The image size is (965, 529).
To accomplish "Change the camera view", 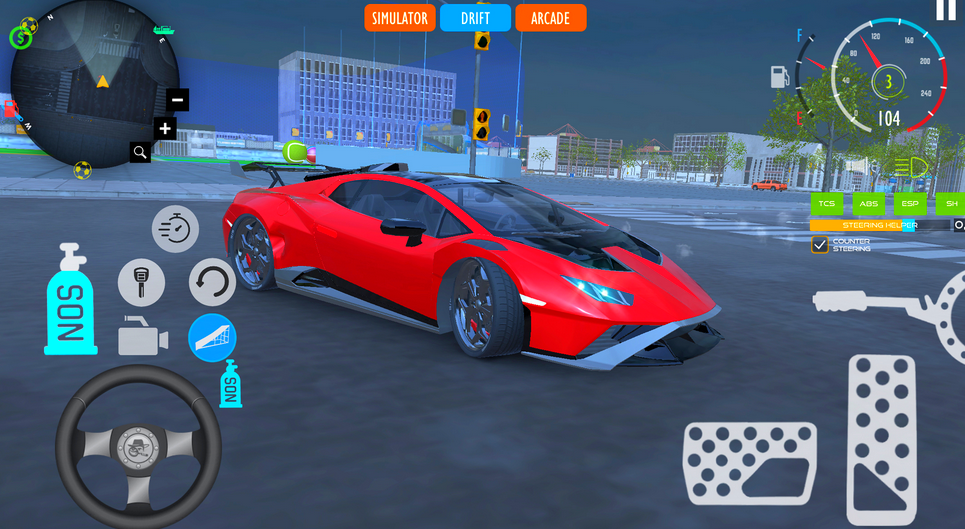I will point(142,337).
